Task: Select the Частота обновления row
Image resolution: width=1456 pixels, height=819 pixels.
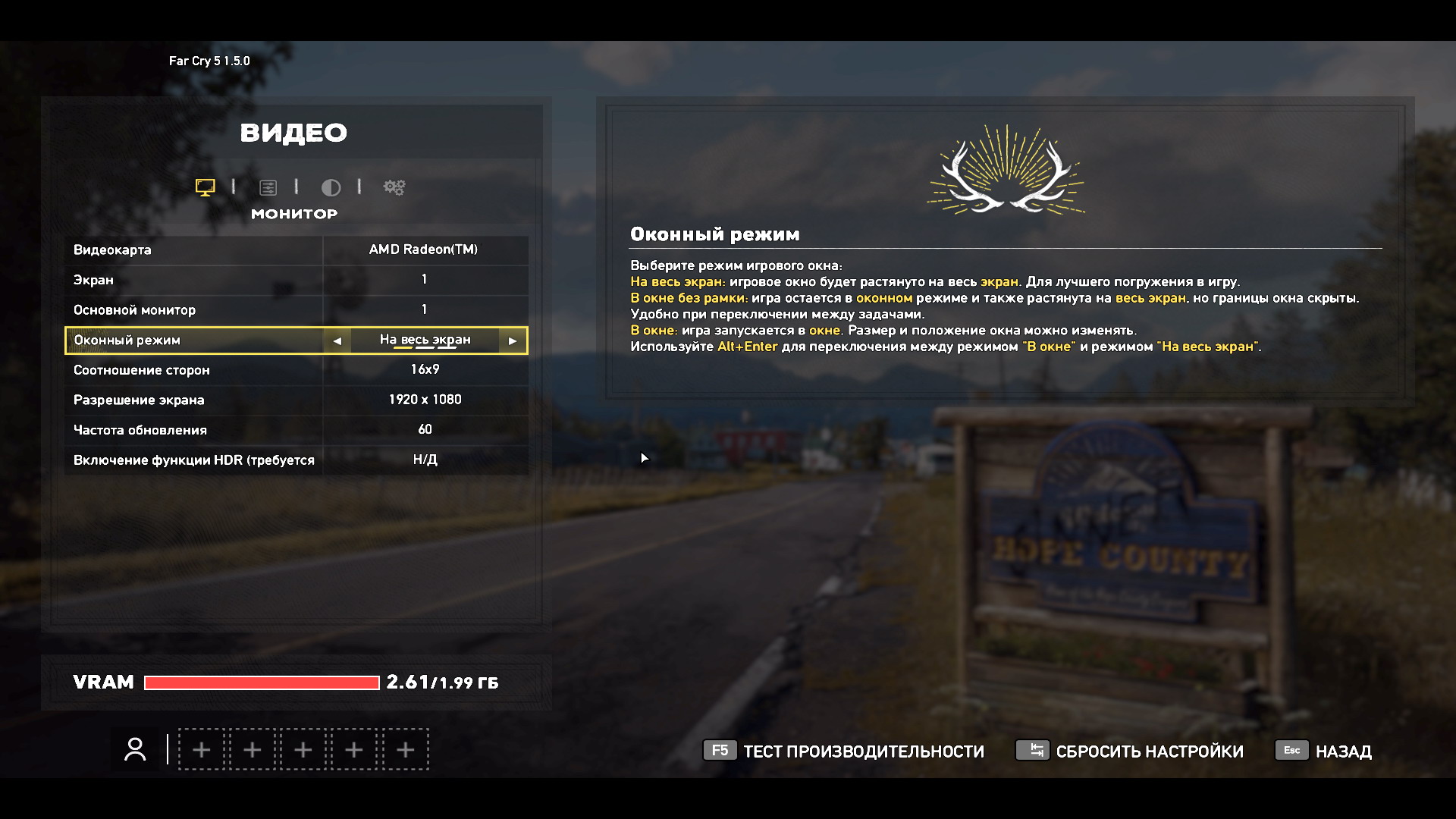Action: [296, 430]
